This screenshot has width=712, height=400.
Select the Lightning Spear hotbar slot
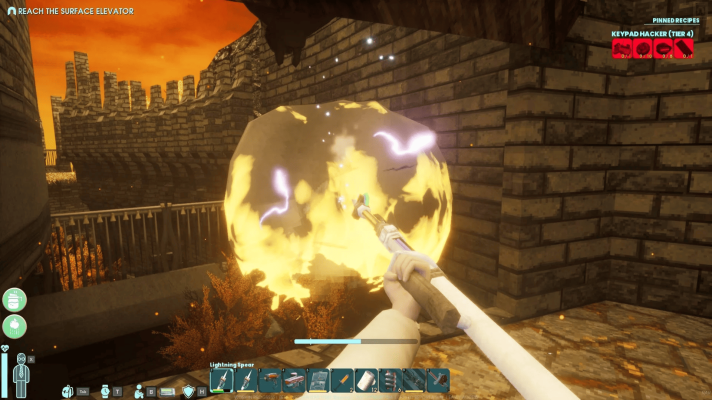click(221, 381)
